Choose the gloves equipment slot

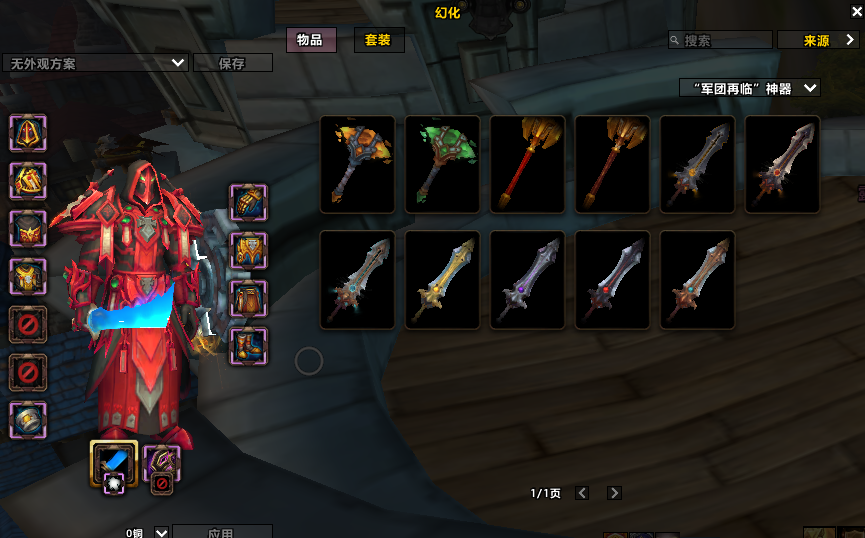pos(248,202)
